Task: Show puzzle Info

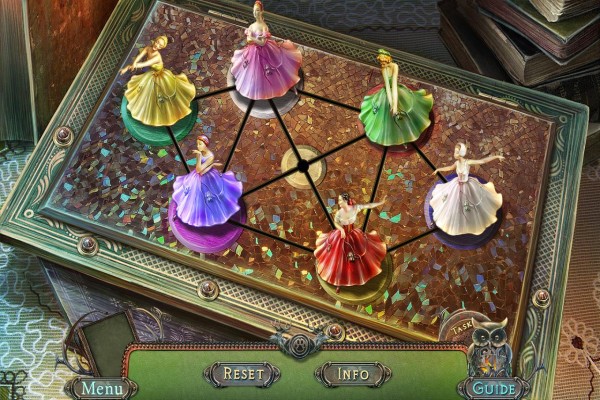Action: pos(352,374)
